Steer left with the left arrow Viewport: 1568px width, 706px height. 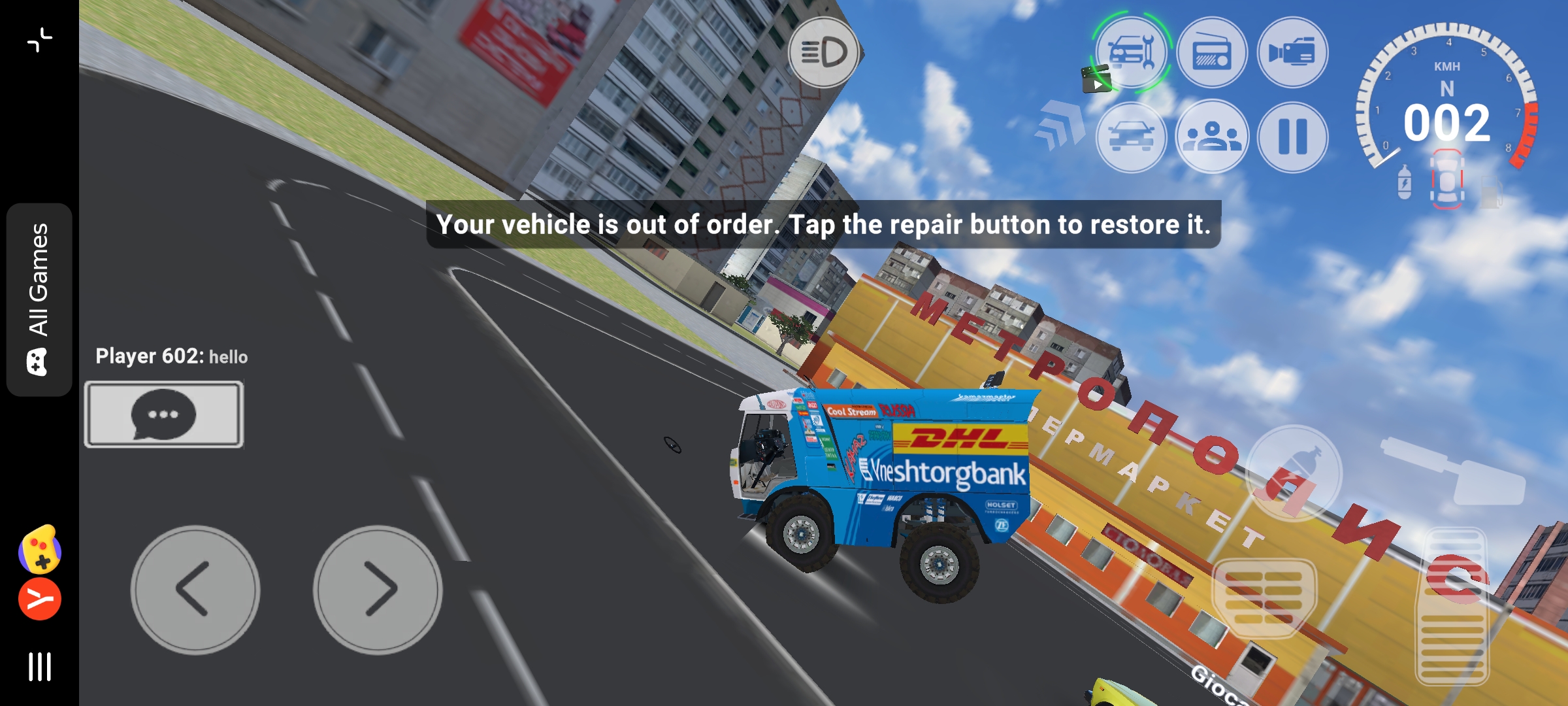point(195,590)
